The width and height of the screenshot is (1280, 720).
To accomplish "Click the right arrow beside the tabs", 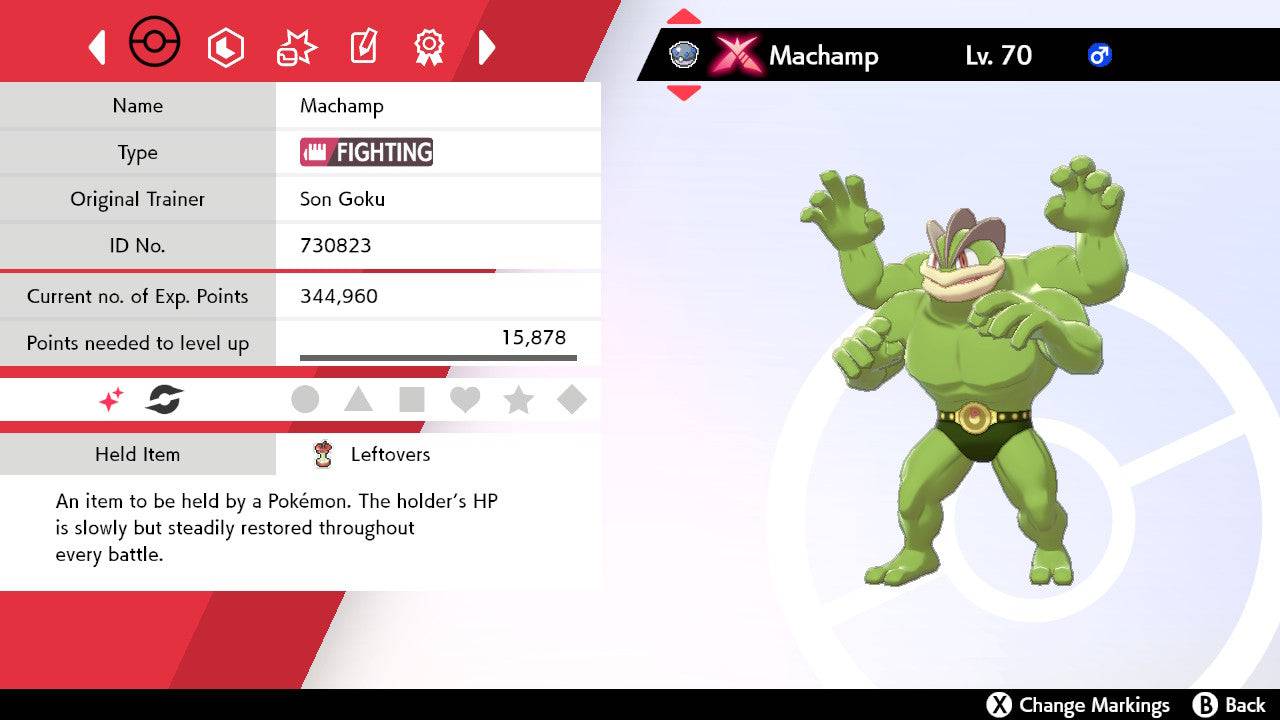I will click(487, 47).
